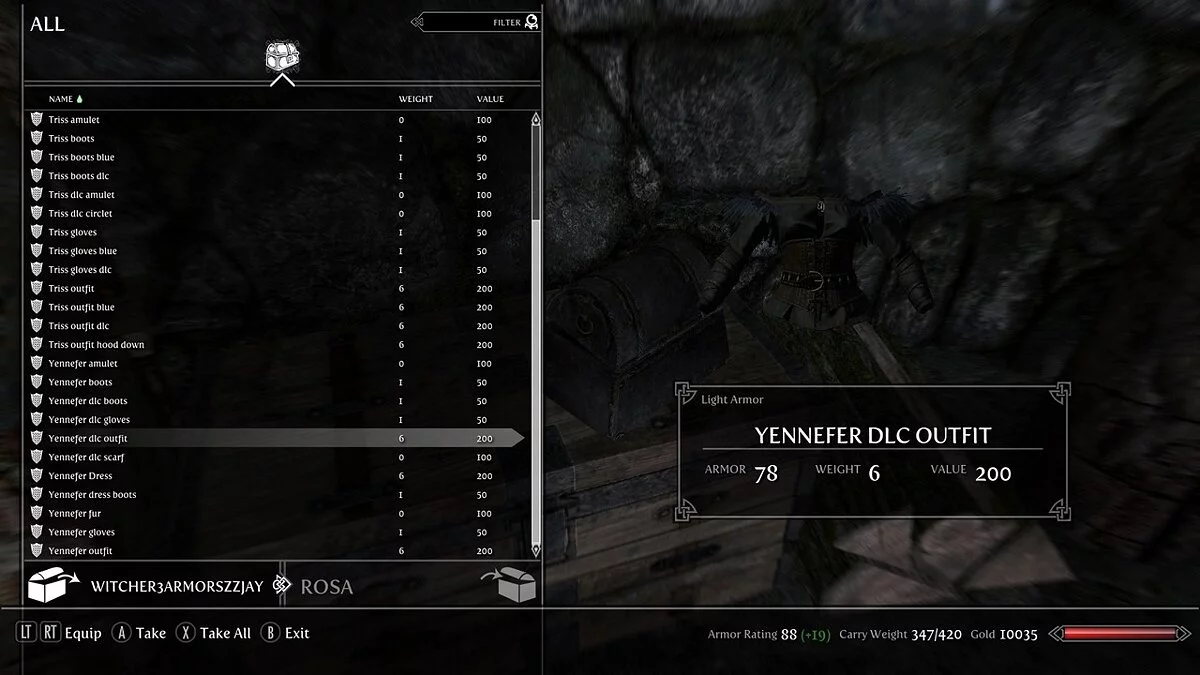The width and height of the screenshot is (1200, 675).
Task: Switch to the Rosa inventory tab
Action: pos(327,587)
